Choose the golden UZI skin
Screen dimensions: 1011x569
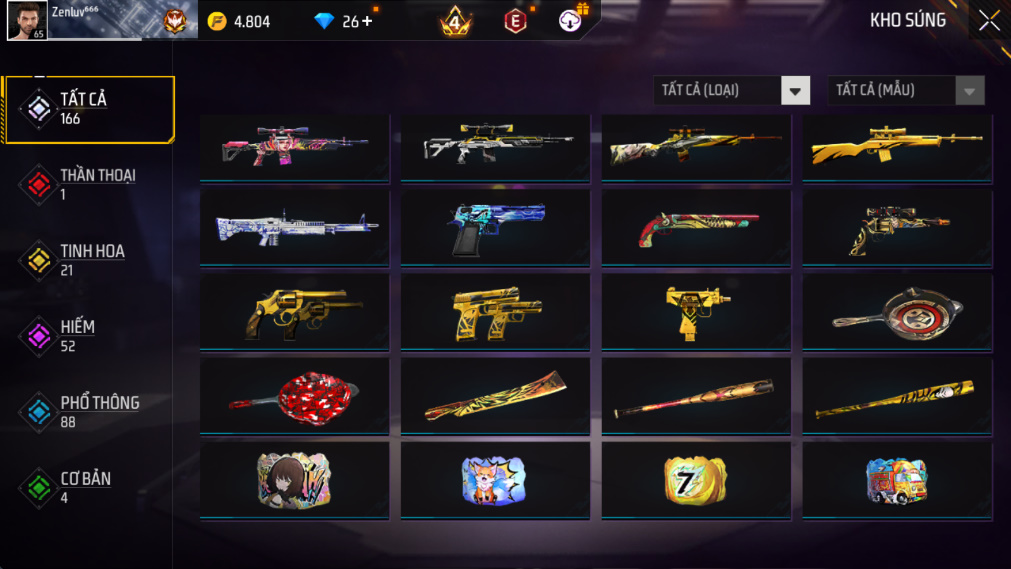click(x=696, y=313)
